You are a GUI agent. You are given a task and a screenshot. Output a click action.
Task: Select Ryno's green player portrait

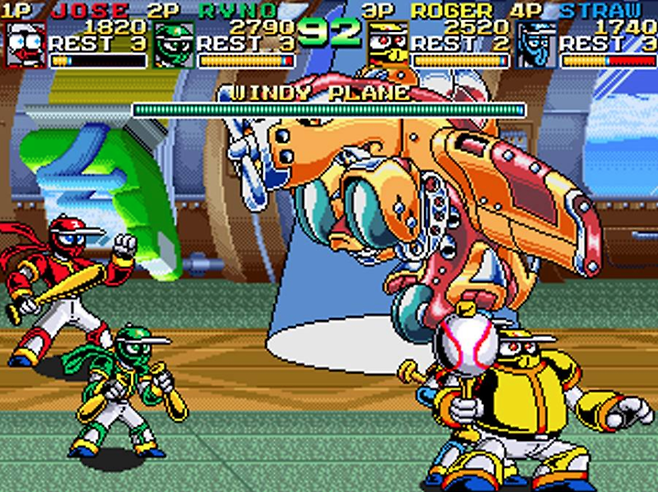click(174, 44)
